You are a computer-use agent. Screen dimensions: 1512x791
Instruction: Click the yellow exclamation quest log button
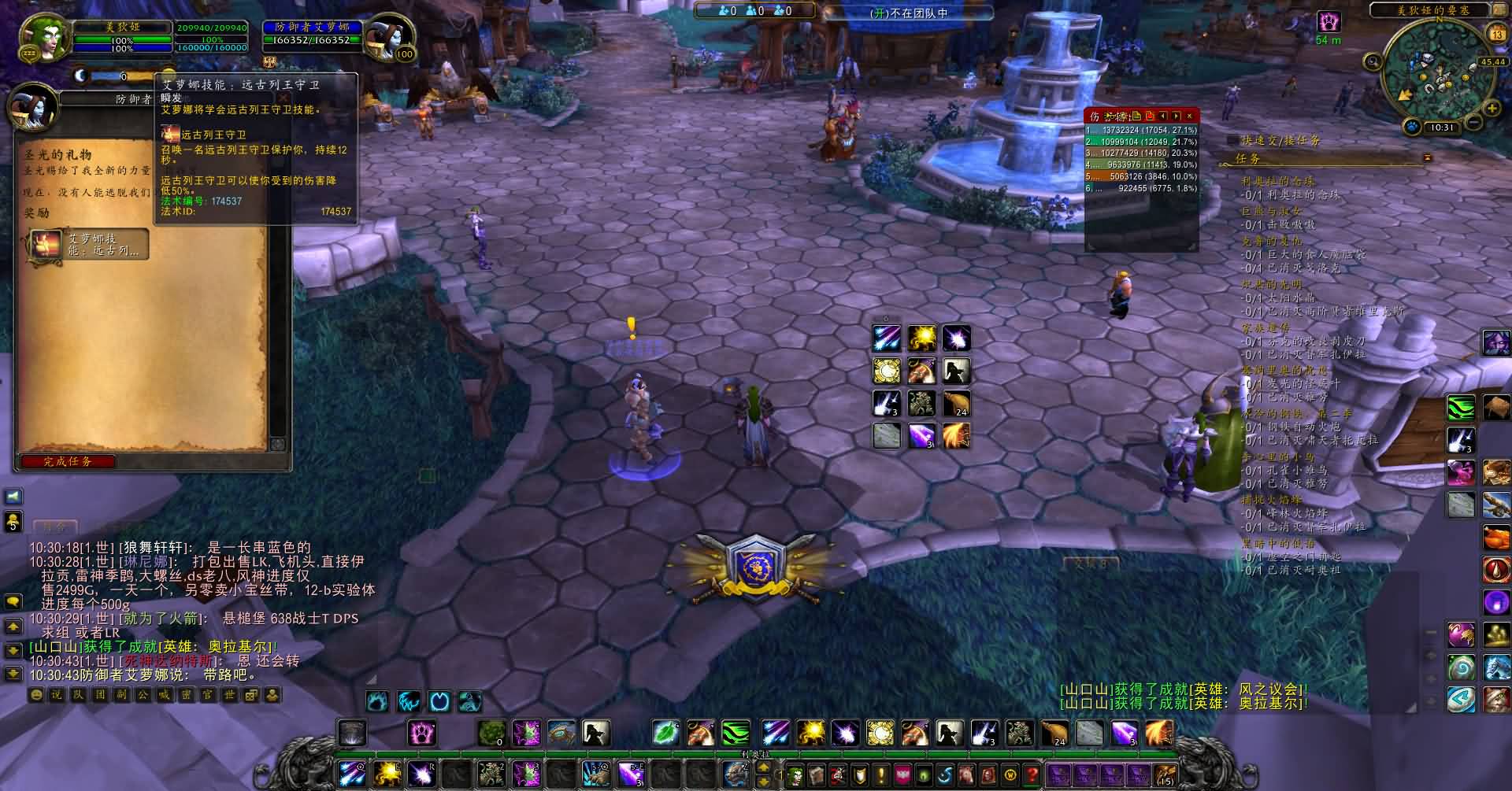pyautogui.click(x=880, y=774)
